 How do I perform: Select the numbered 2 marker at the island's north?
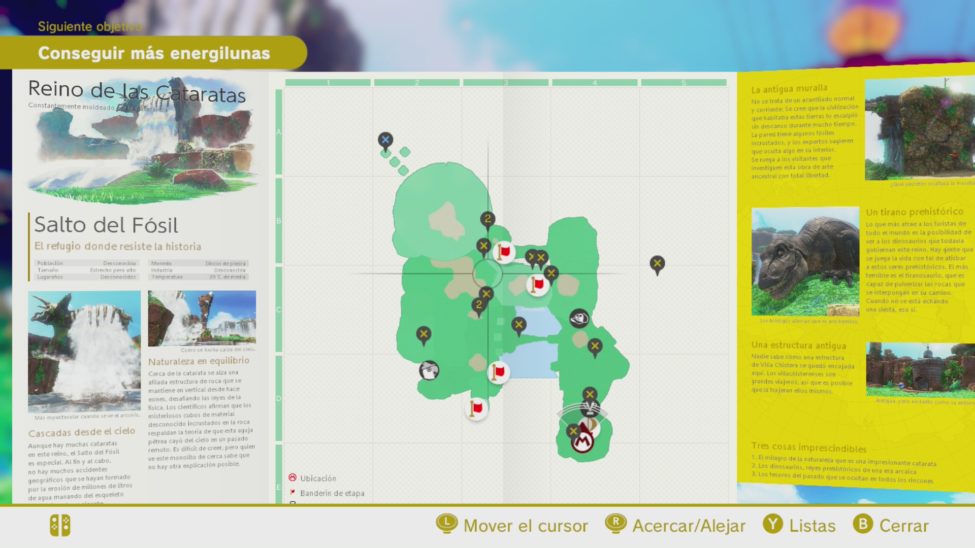pos(488,220)
